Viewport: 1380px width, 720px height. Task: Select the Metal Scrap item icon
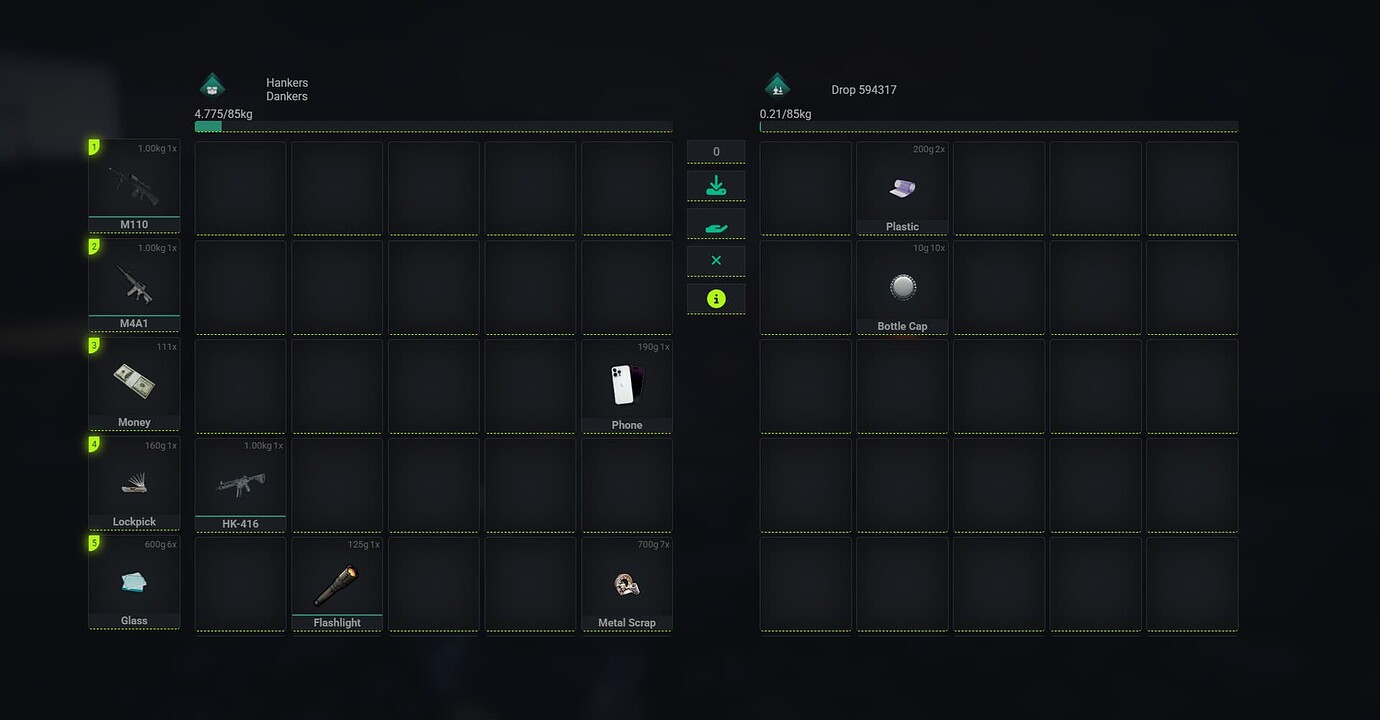pyautogui.click(x=626, y=583)
